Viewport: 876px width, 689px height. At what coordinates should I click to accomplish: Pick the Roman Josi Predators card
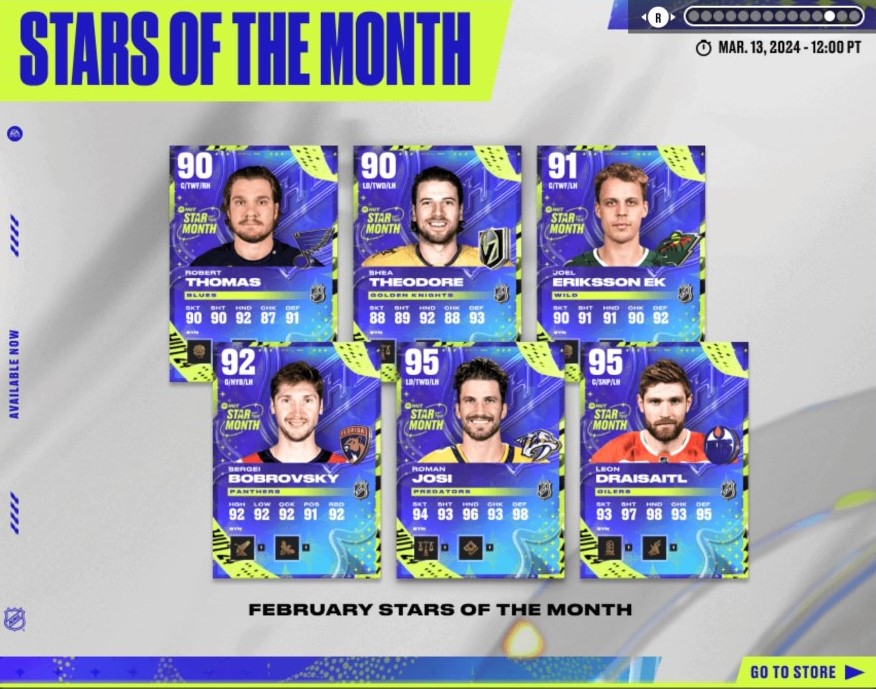coord(480,462)
